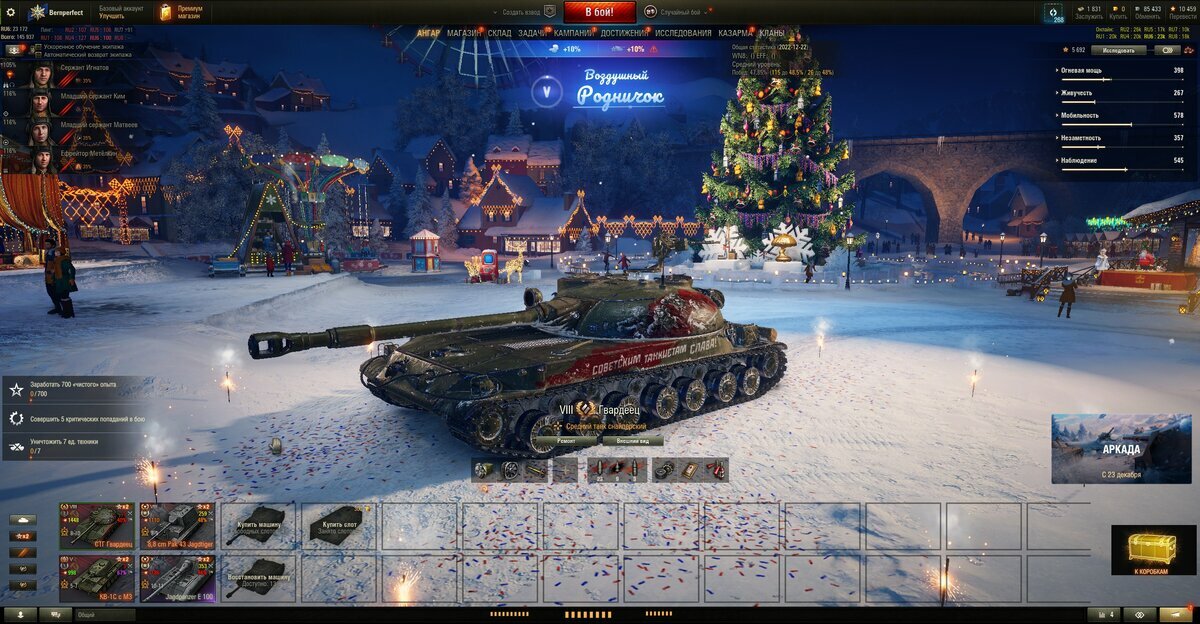
Task: Open the "Случайный бой" battle mode dropdown
Action: point(680,12)
